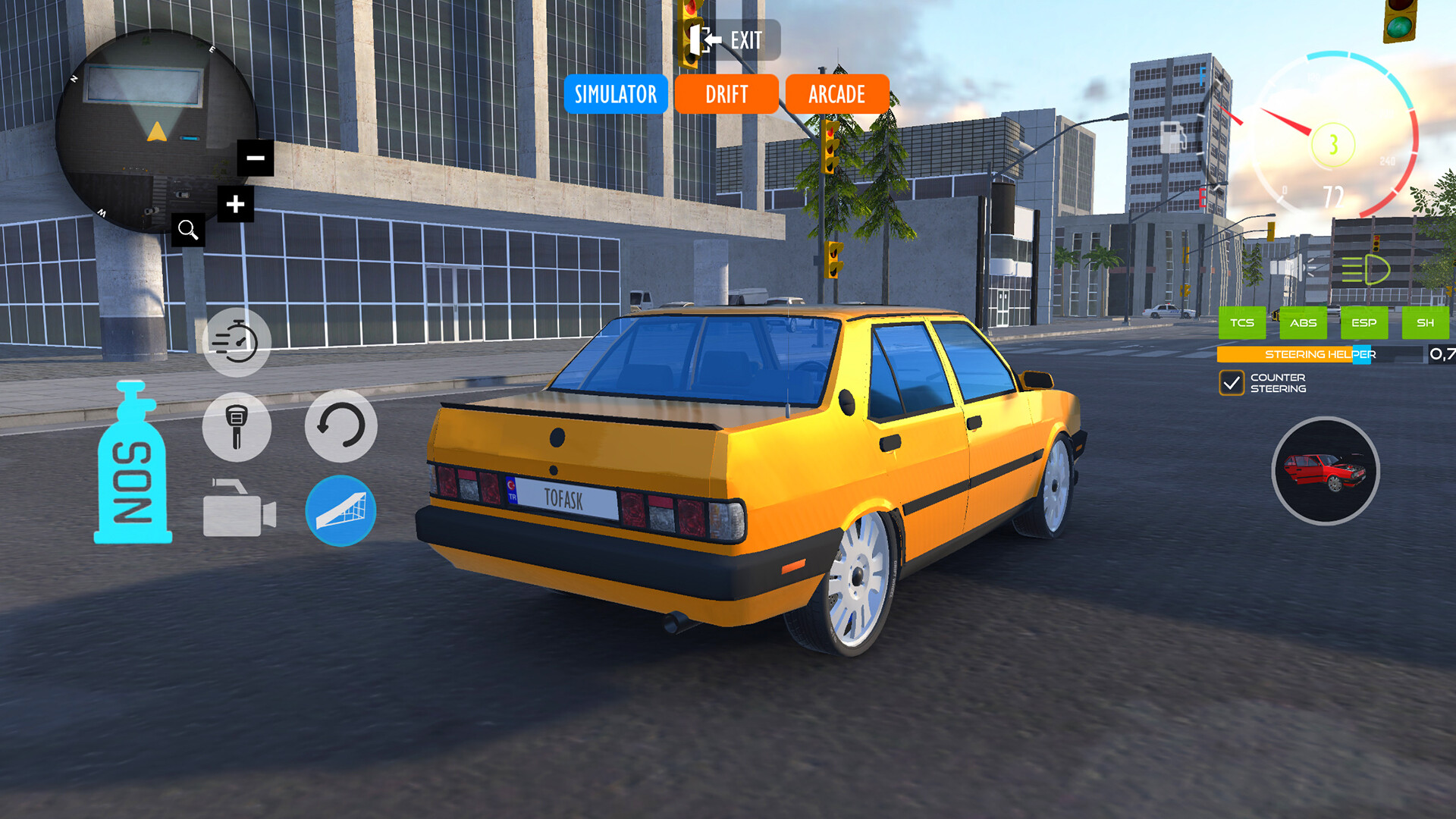Click the reset car arrow icon
This screenshot has width=1456, height=819.
pos(341,427)
